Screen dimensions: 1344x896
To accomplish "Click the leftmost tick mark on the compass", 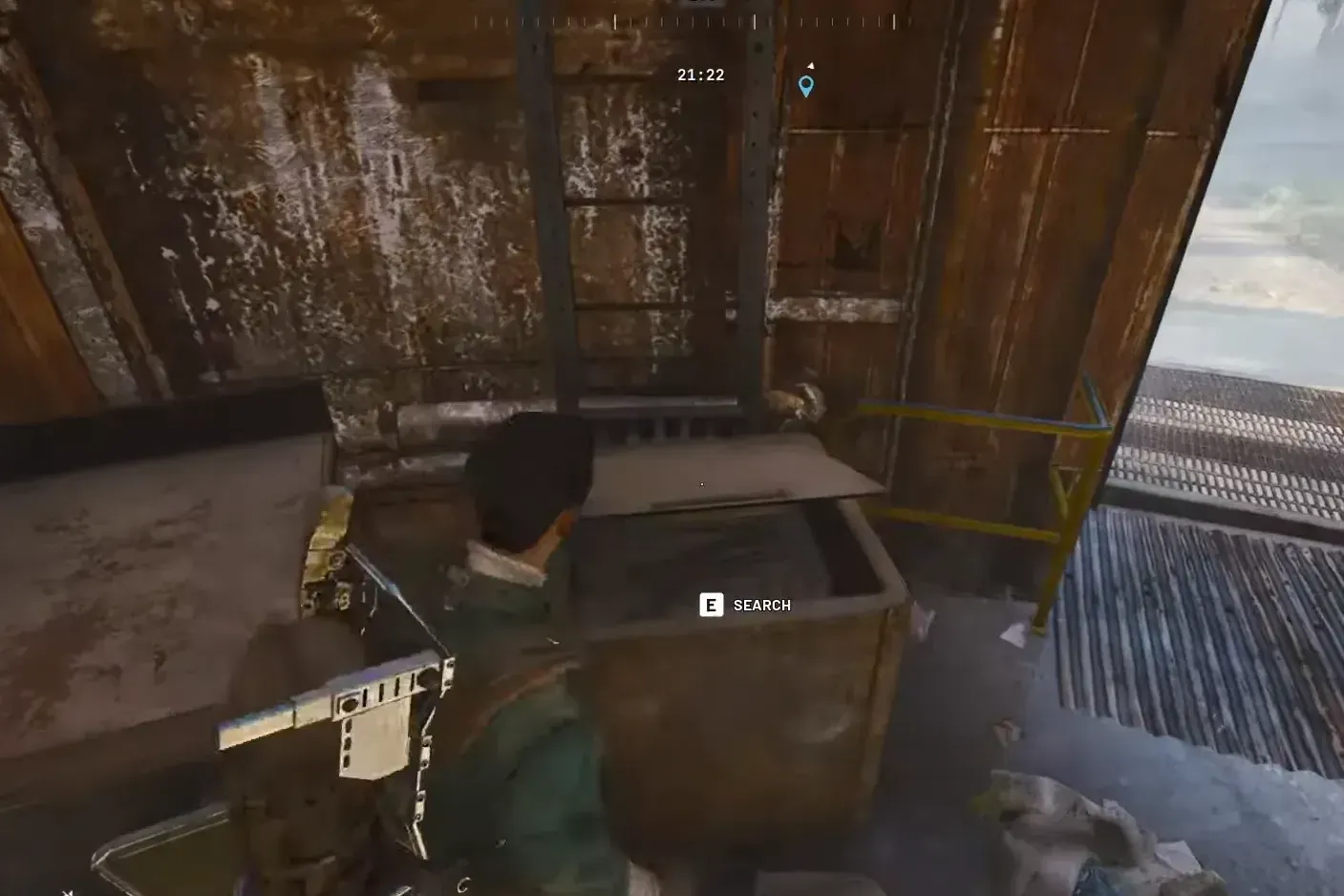I will tap(476, 21).
